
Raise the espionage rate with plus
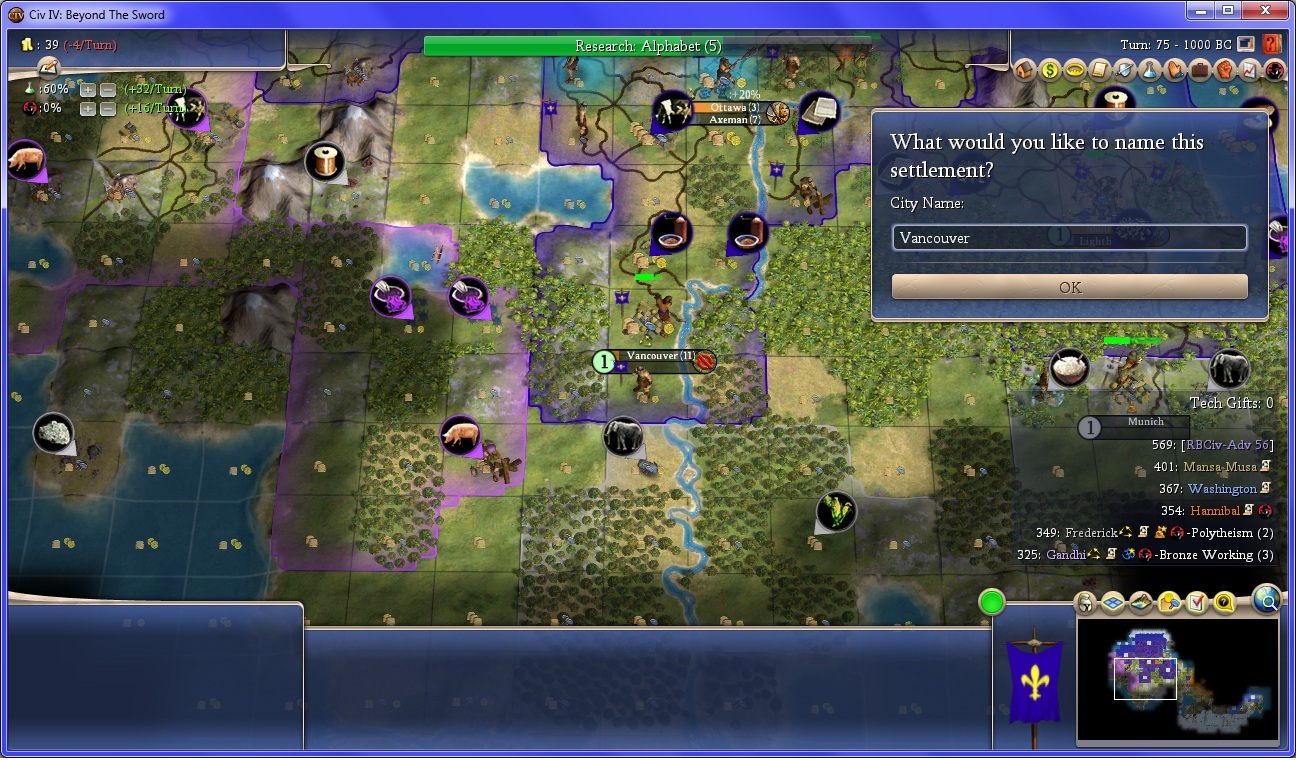pyautogui.click(x=88, y=108)
